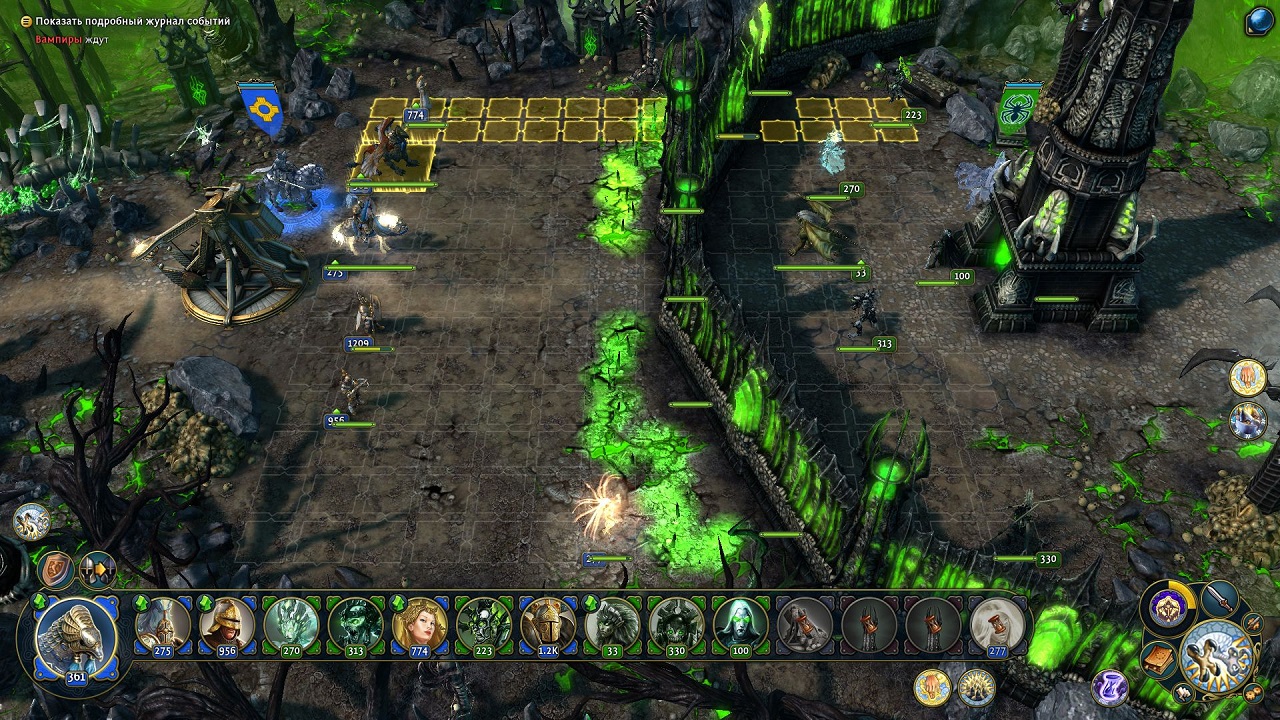Select the initiative portrait with 275 count

[163, 625]
